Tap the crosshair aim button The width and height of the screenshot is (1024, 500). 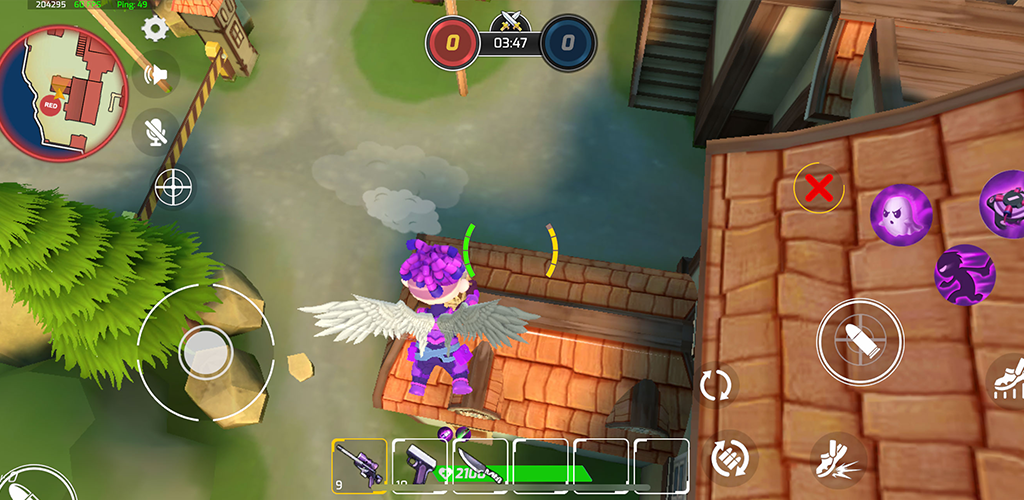point(173,186)
